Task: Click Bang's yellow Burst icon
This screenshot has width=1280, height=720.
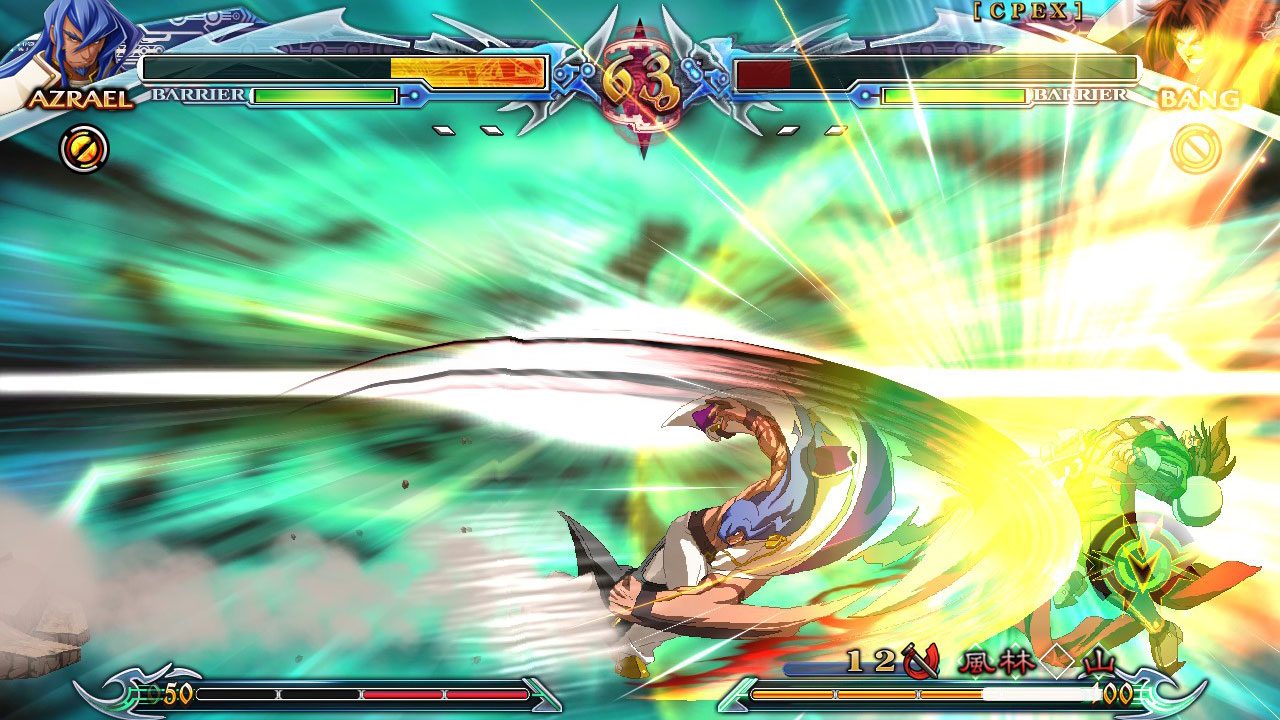Action: (x=1195, y=150)
